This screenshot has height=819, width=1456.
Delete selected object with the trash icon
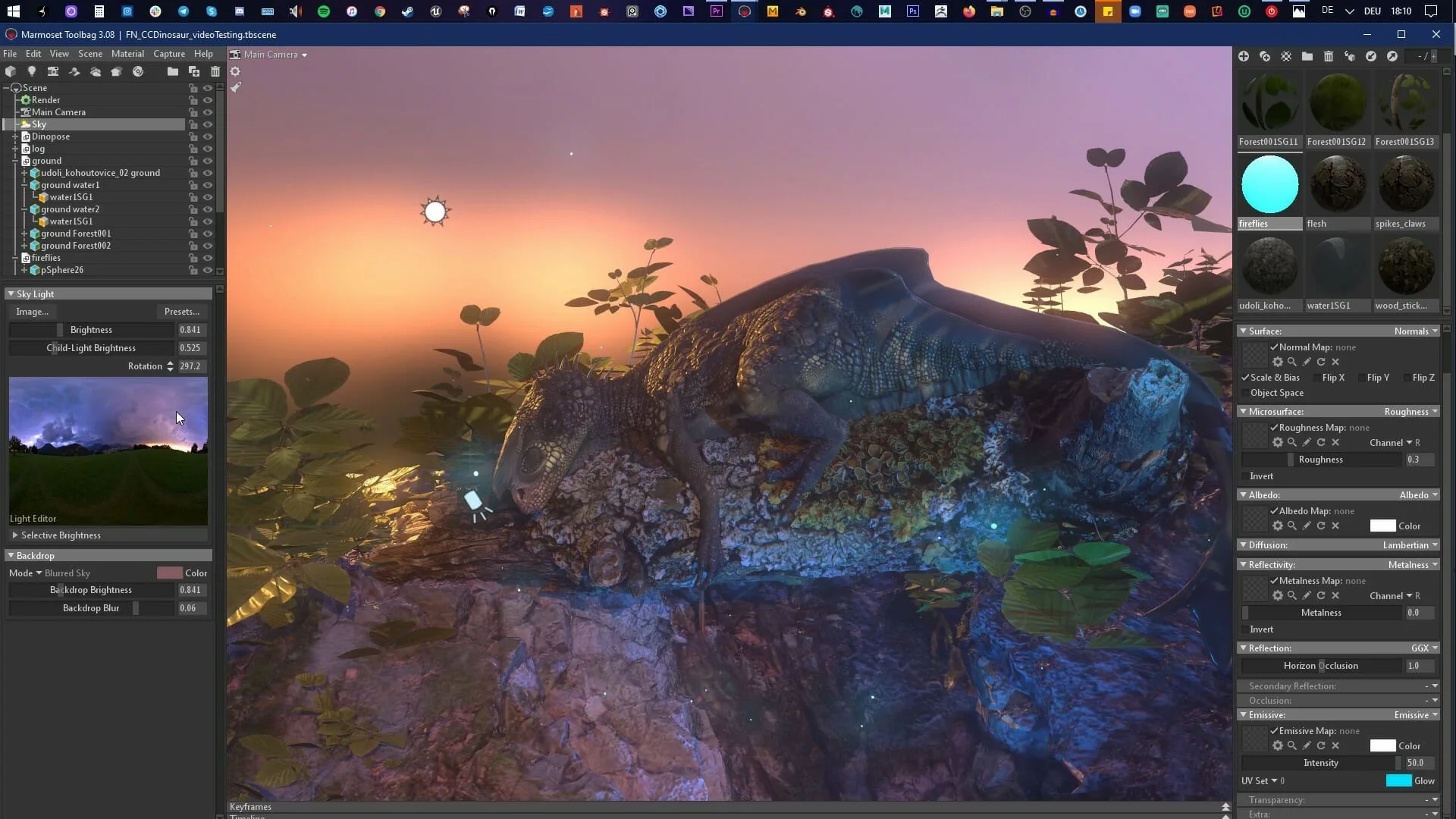point(216,71)
